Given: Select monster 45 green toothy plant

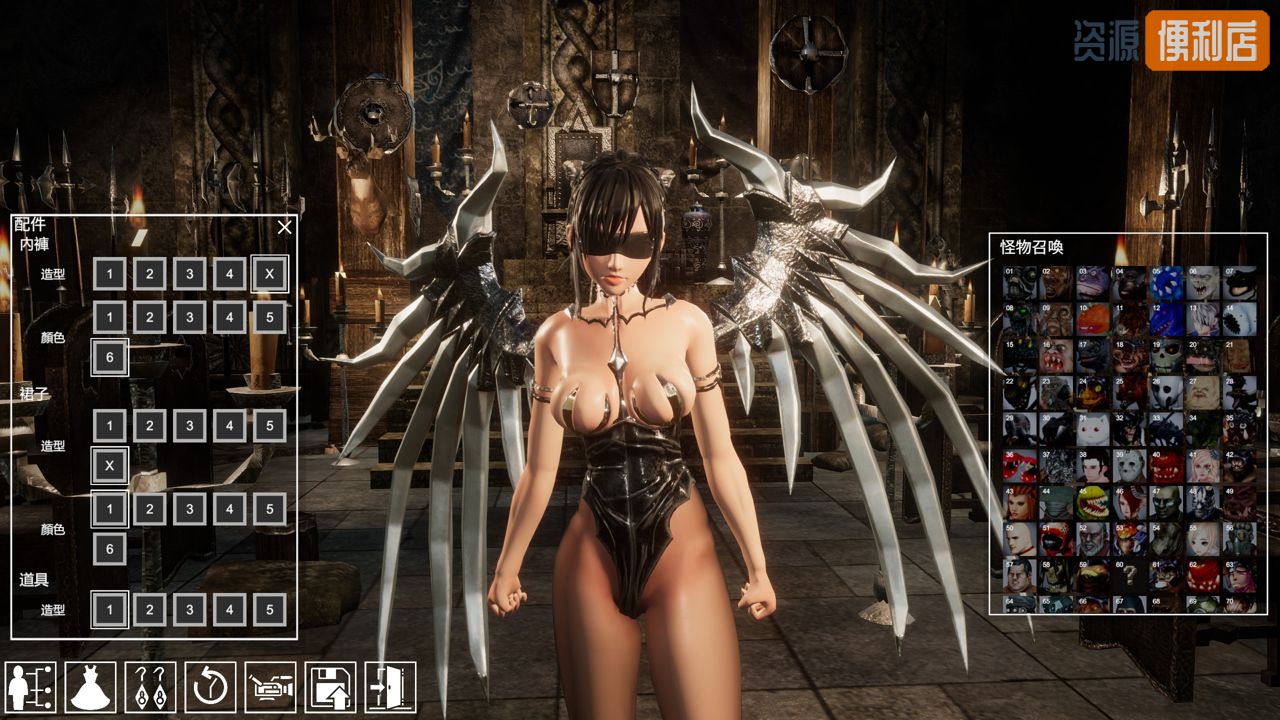Looking at the screenshot, I should click(1093, 502).
